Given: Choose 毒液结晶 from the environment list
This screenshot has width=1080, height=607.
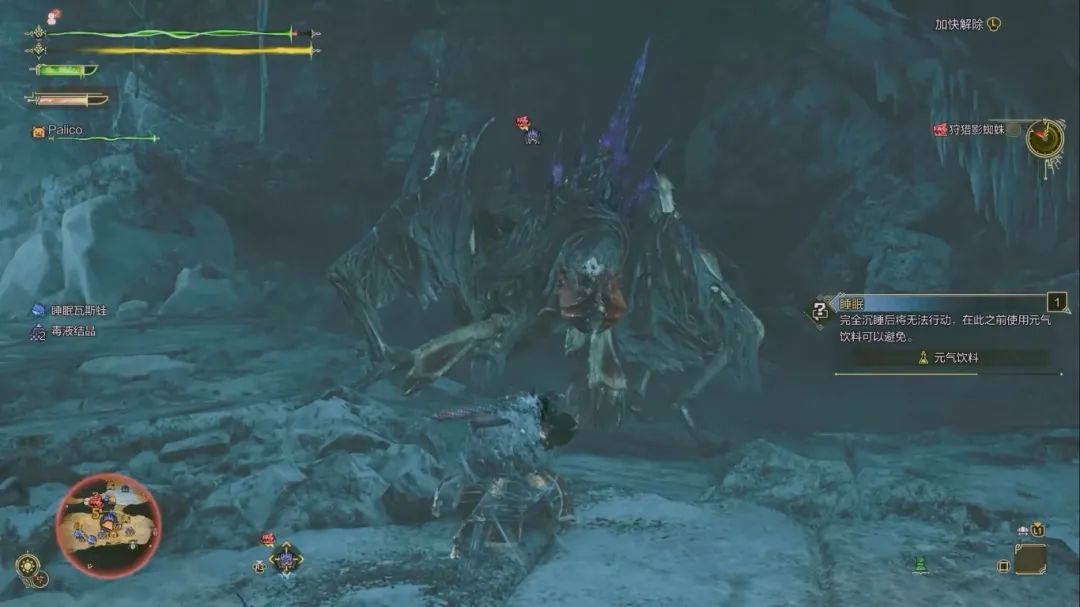Looking at the screenshot, I should [73, 331].
